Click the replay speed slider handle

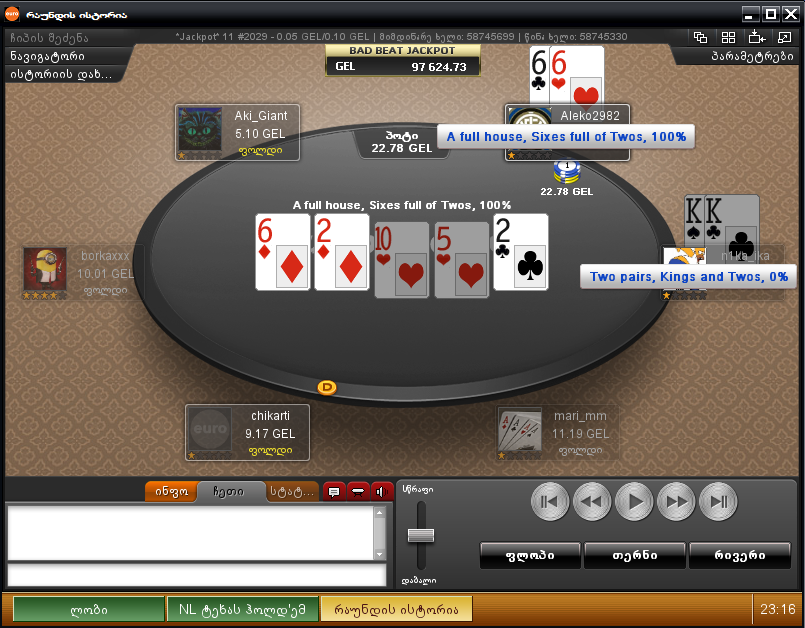(x=421, y=535)
